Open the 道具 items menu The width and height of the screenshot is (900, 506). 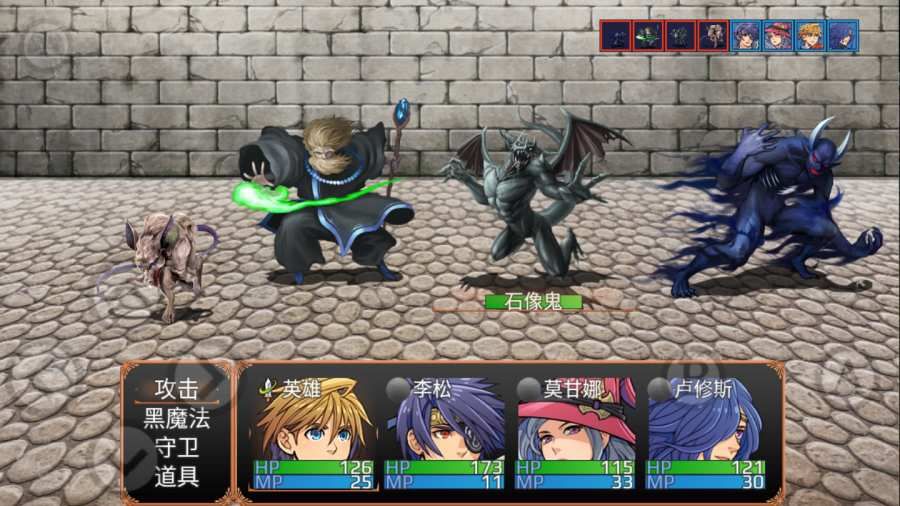[x=176, y=476]
